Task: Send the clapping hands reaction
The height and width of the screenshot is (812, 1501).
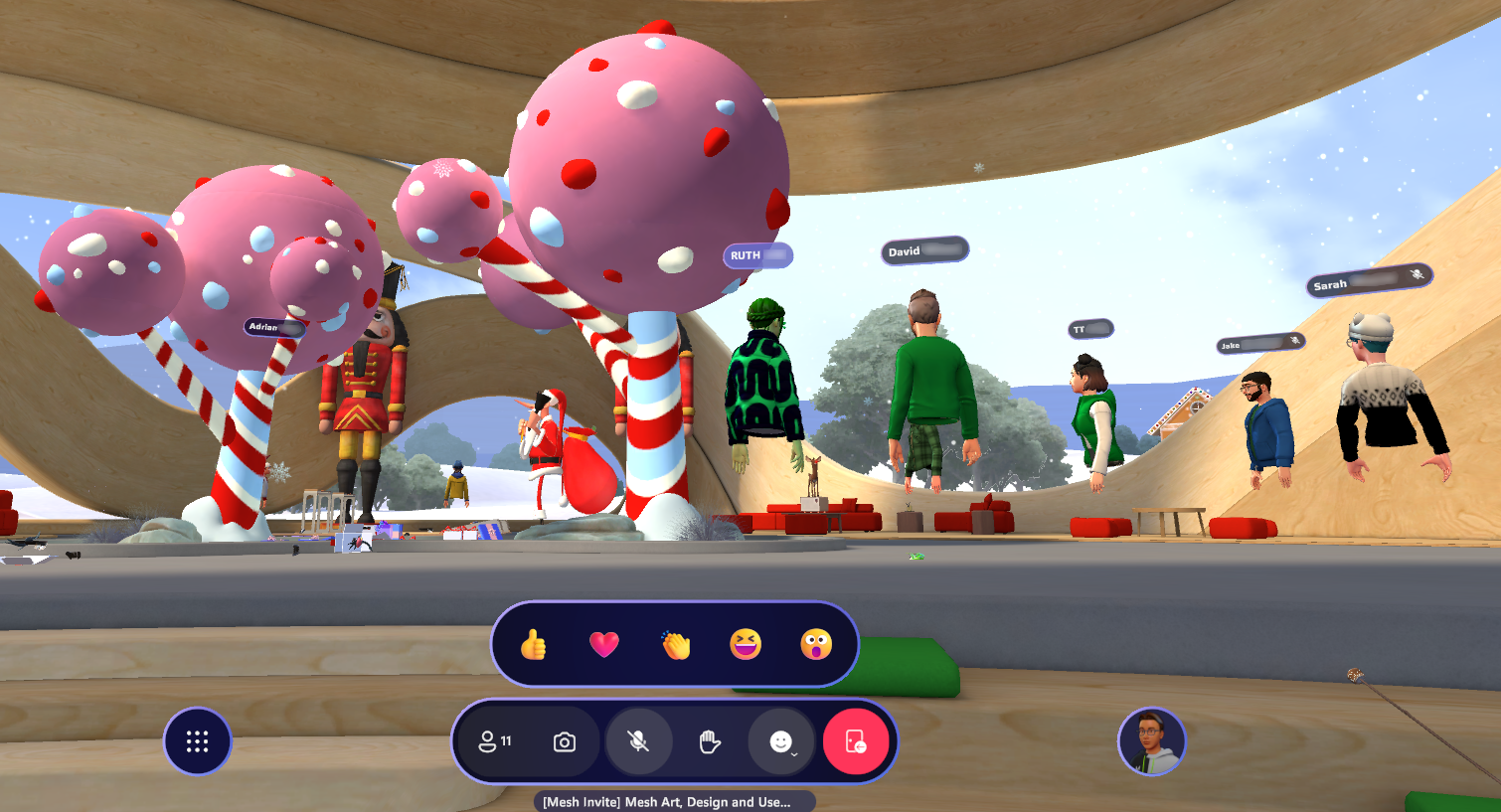Action: pos(676,645)
